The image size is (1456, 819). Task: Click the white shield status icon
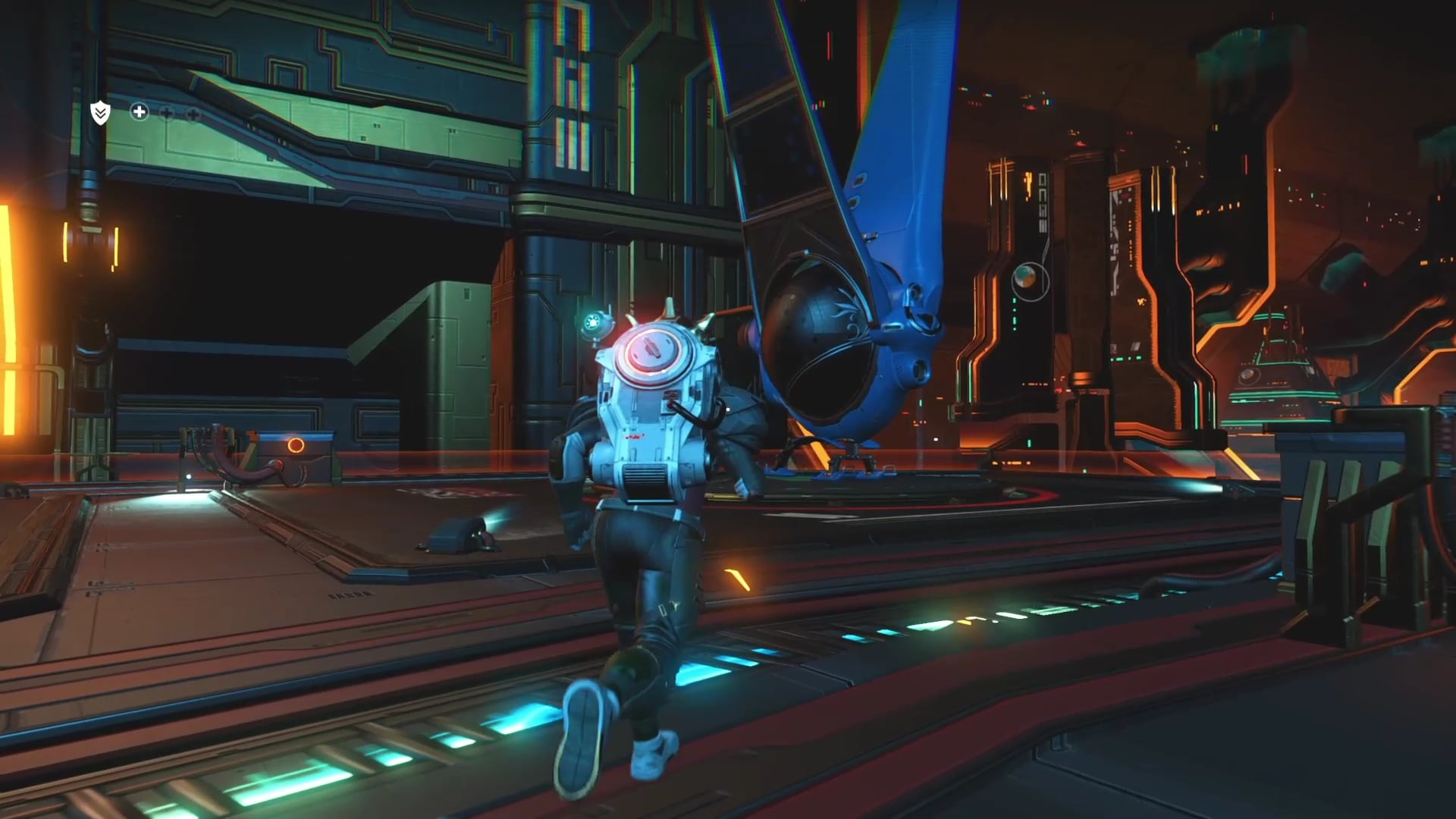pyautogui.click(x=100, y=113)
